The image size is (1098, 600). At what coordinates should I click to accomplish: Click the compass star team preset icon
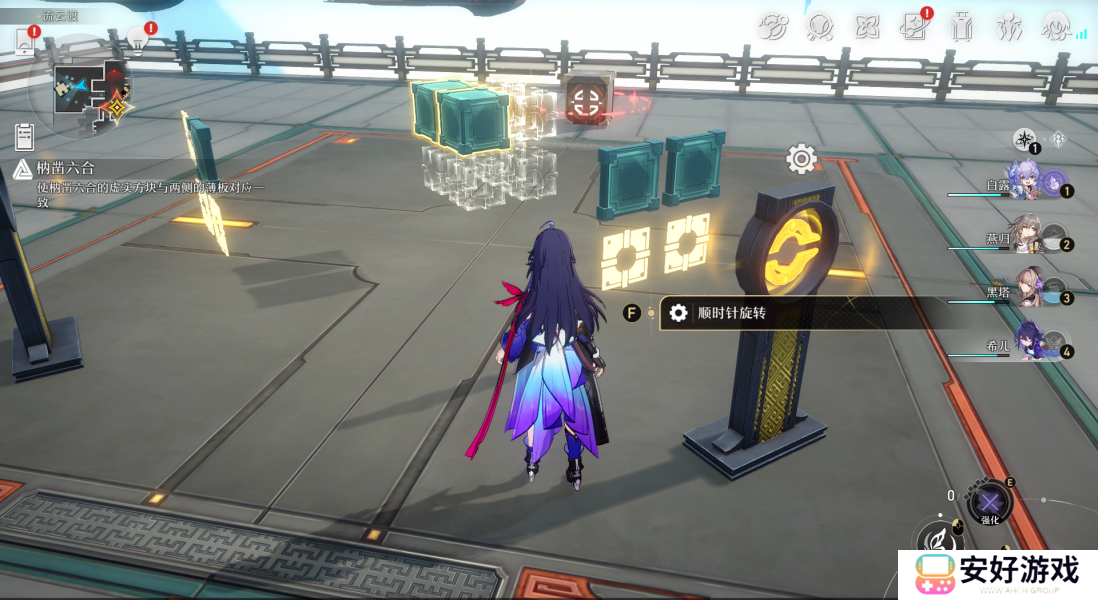[1024, 140]
